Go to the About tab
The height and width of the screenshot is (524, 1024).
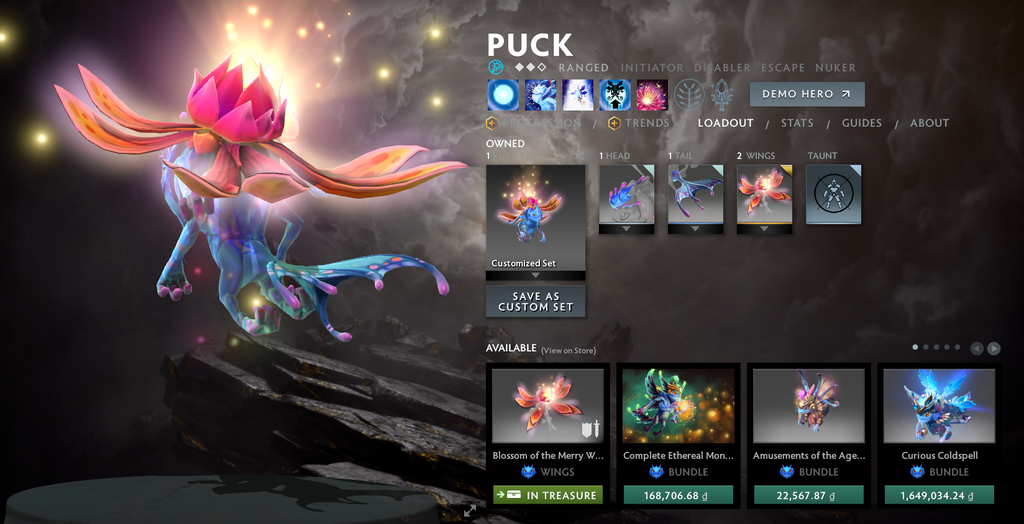click(x=929, y=123)
